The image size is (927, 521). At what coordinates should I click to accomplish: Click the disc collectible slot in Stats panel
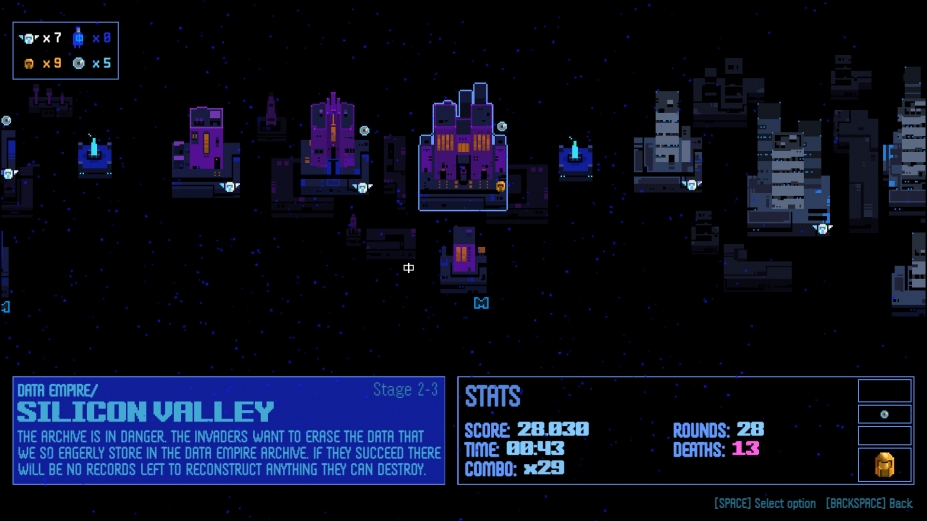click(884, 414)
